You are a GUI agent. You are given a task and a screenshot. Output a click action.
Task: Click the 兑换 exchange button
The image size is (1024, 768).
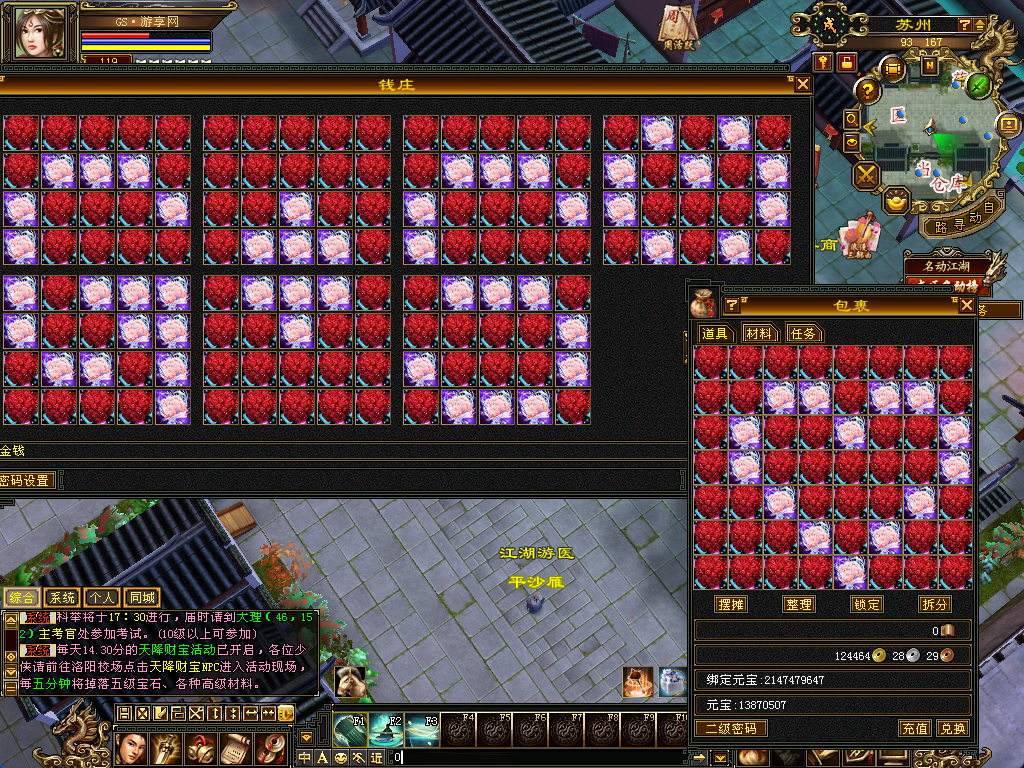point(952,728)
